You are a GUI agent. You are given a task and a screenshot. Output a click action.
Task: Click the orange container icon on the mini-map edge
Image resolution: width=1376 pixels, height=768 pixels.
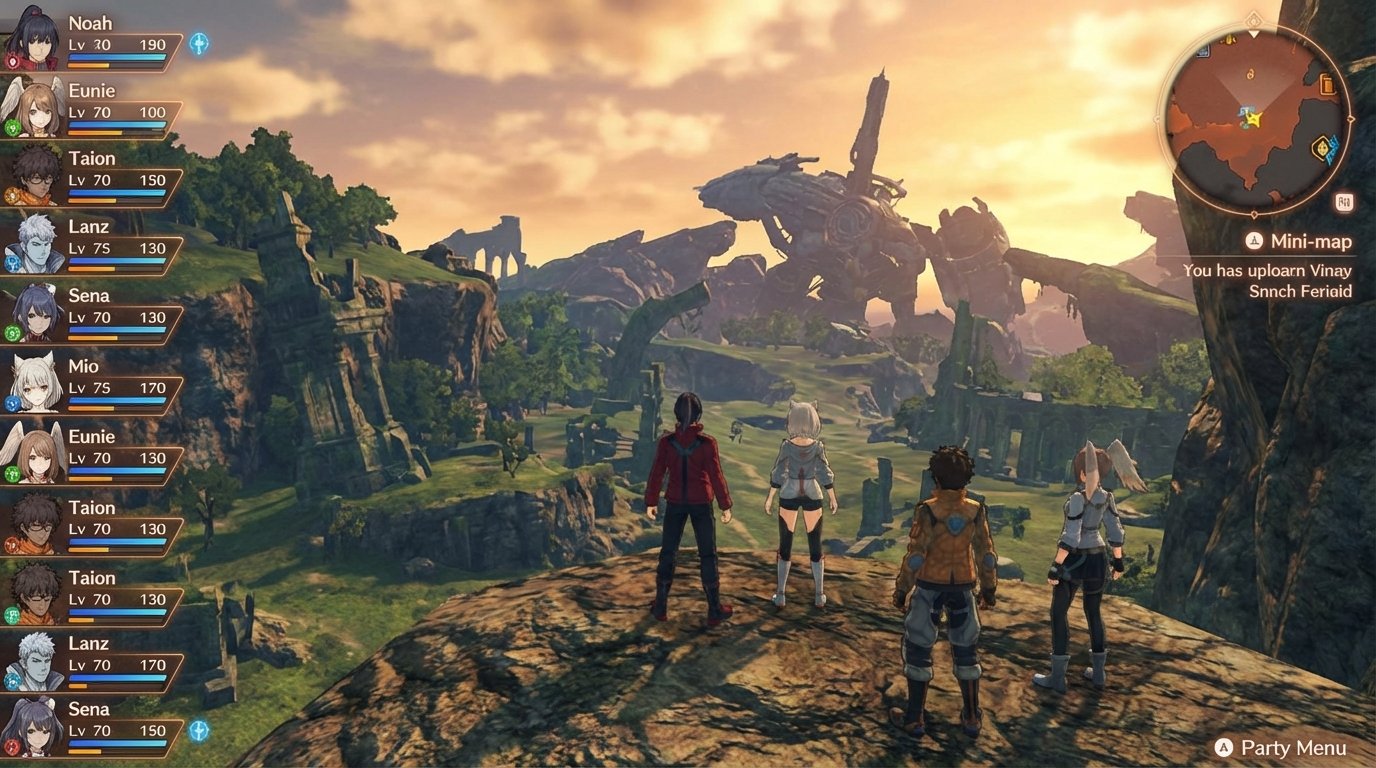[x=1327, y=85]
